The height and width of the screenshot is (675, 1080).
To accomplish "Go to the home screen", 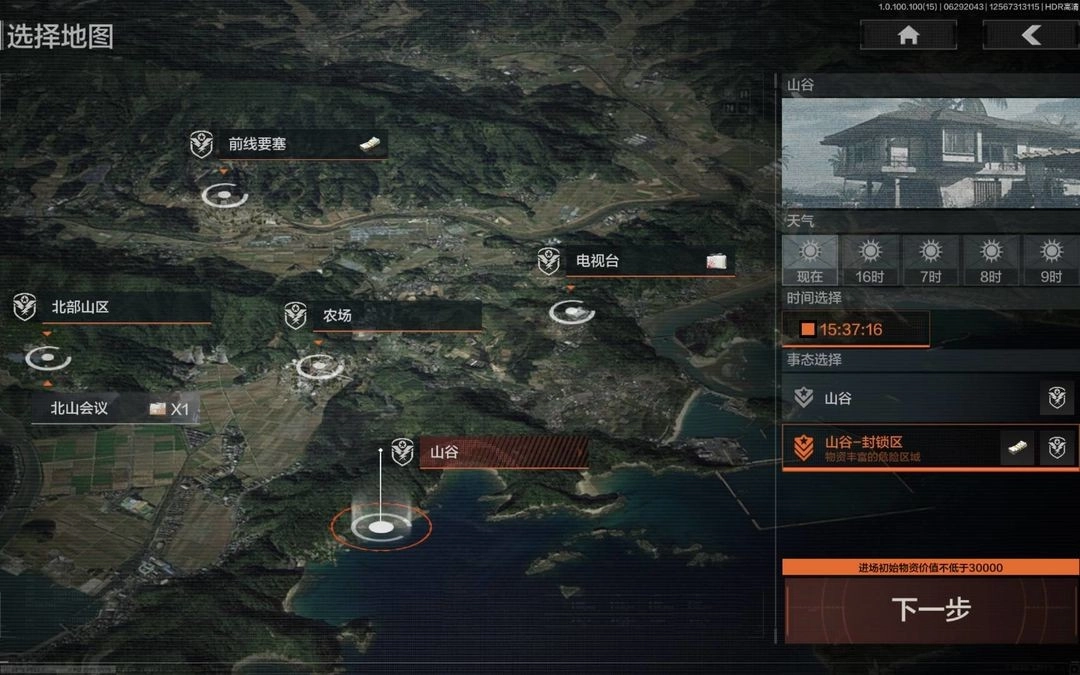I will [908, 36].
